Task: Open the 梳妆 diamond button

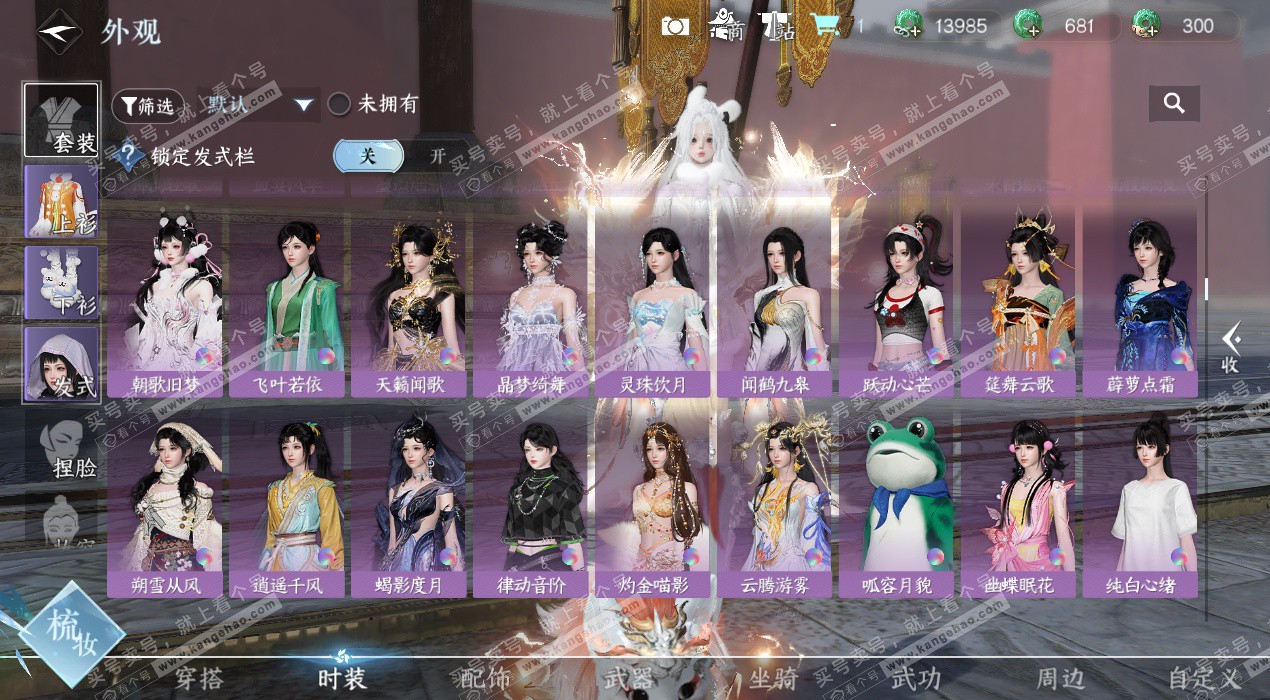Action: [x=72, y=634]
